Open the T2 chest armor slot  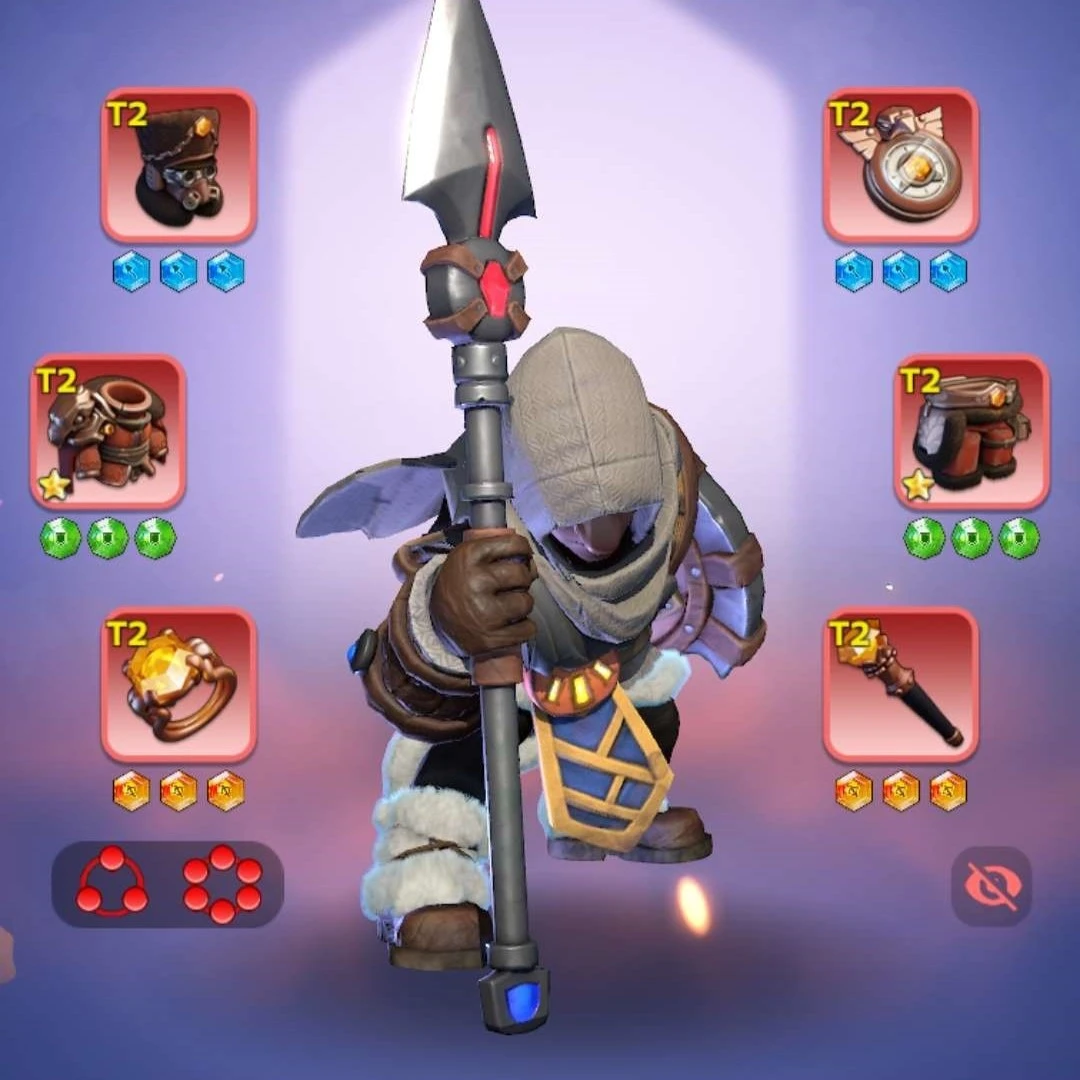[108, 432]
